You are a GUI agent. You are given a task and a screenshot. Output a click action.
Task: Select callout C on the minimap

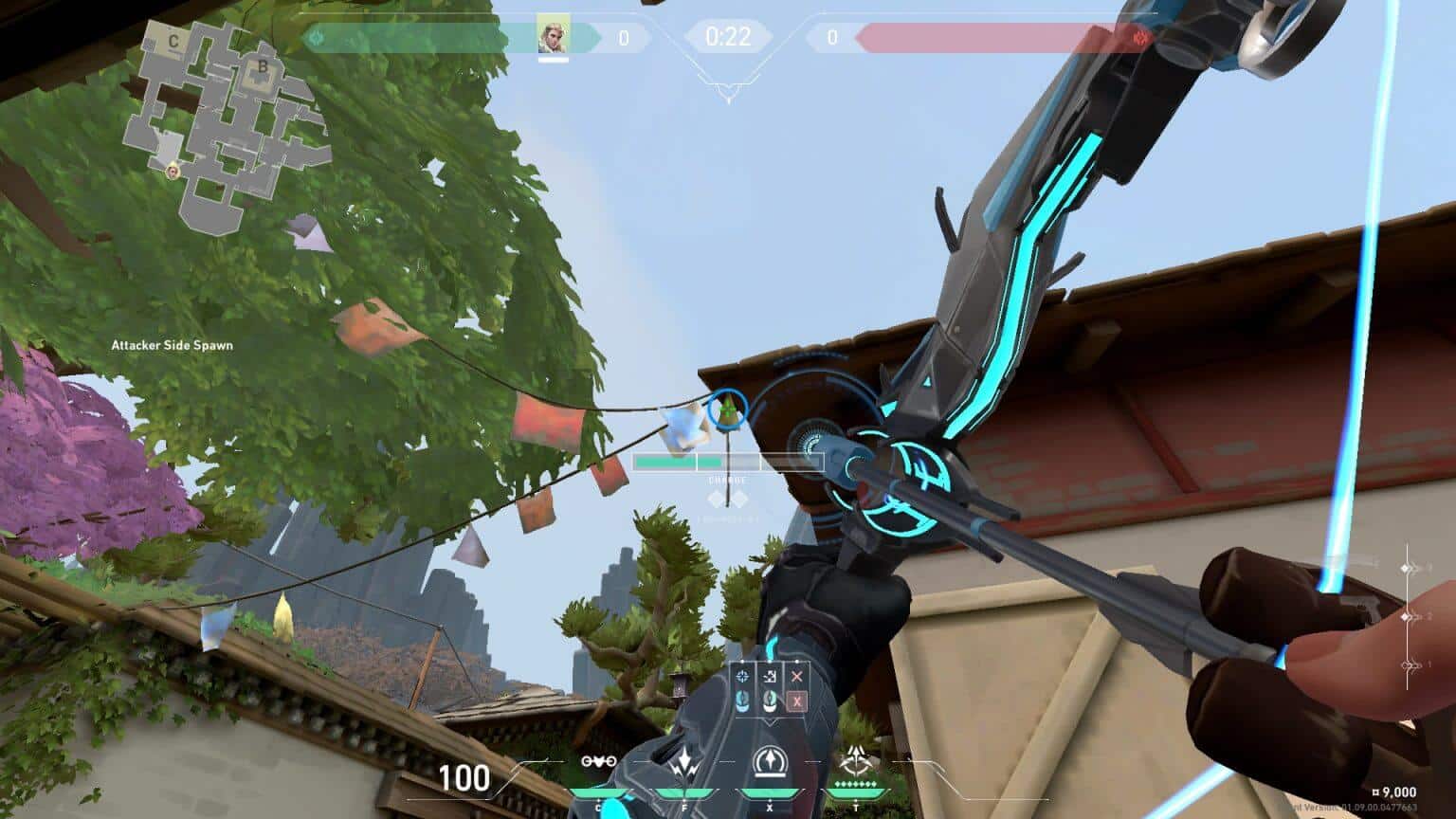(173, 42)
